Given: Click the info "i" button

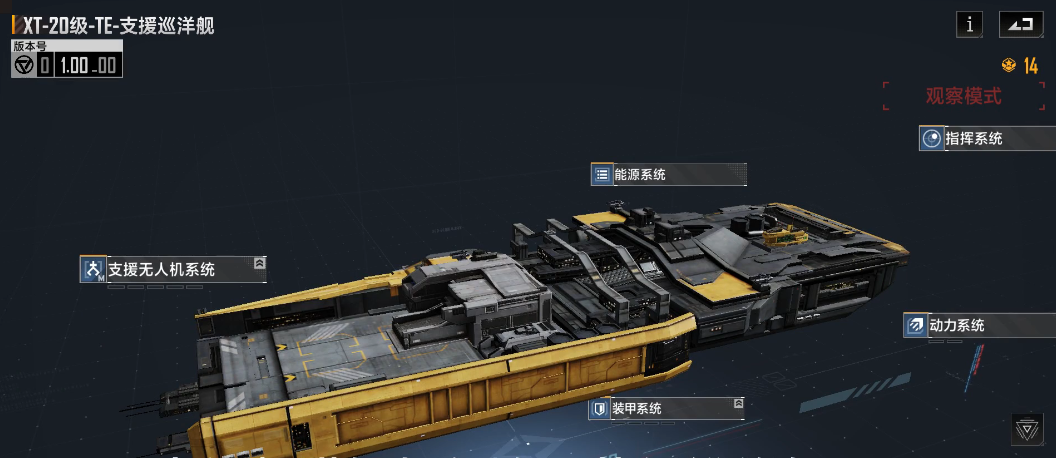Looking at the screenshot, I should pyautogui.click(x=969, y=25).
